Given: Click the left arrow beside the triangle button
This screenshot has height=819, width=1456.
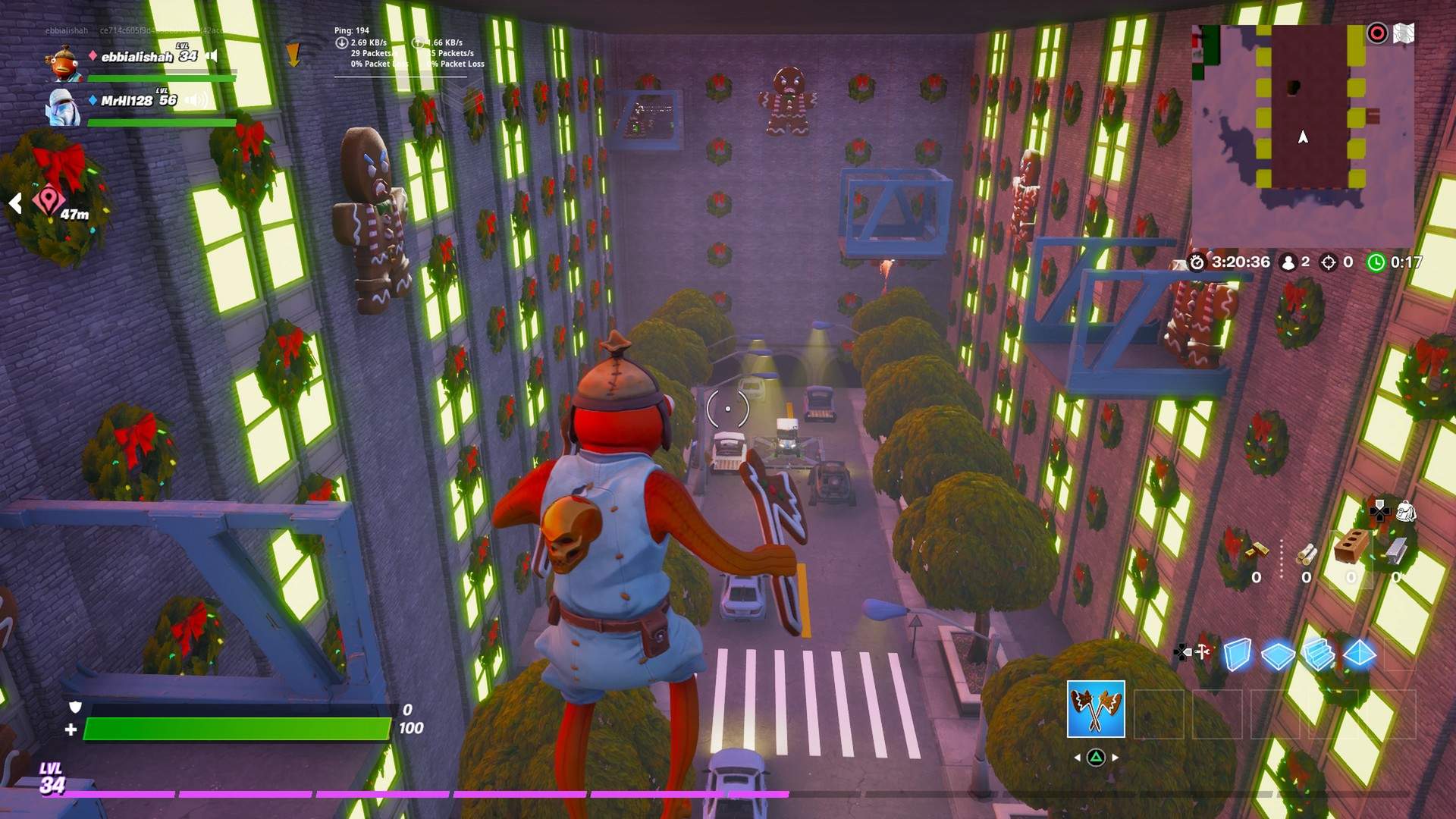Looking at the screenshot, I should pyautogui.click(x=1078, y=757).
